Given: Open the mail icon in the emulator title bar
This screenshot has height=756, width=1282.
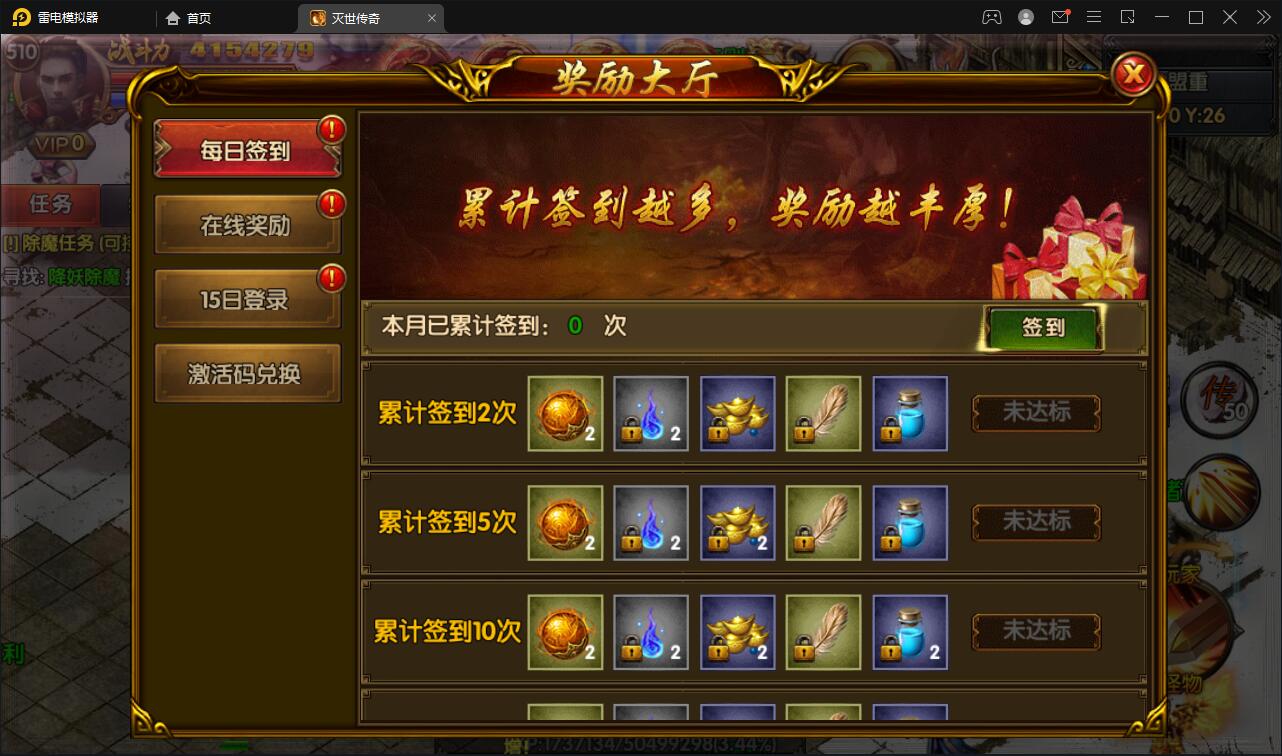Looking at the screenshot, I should click(1061, 16).
